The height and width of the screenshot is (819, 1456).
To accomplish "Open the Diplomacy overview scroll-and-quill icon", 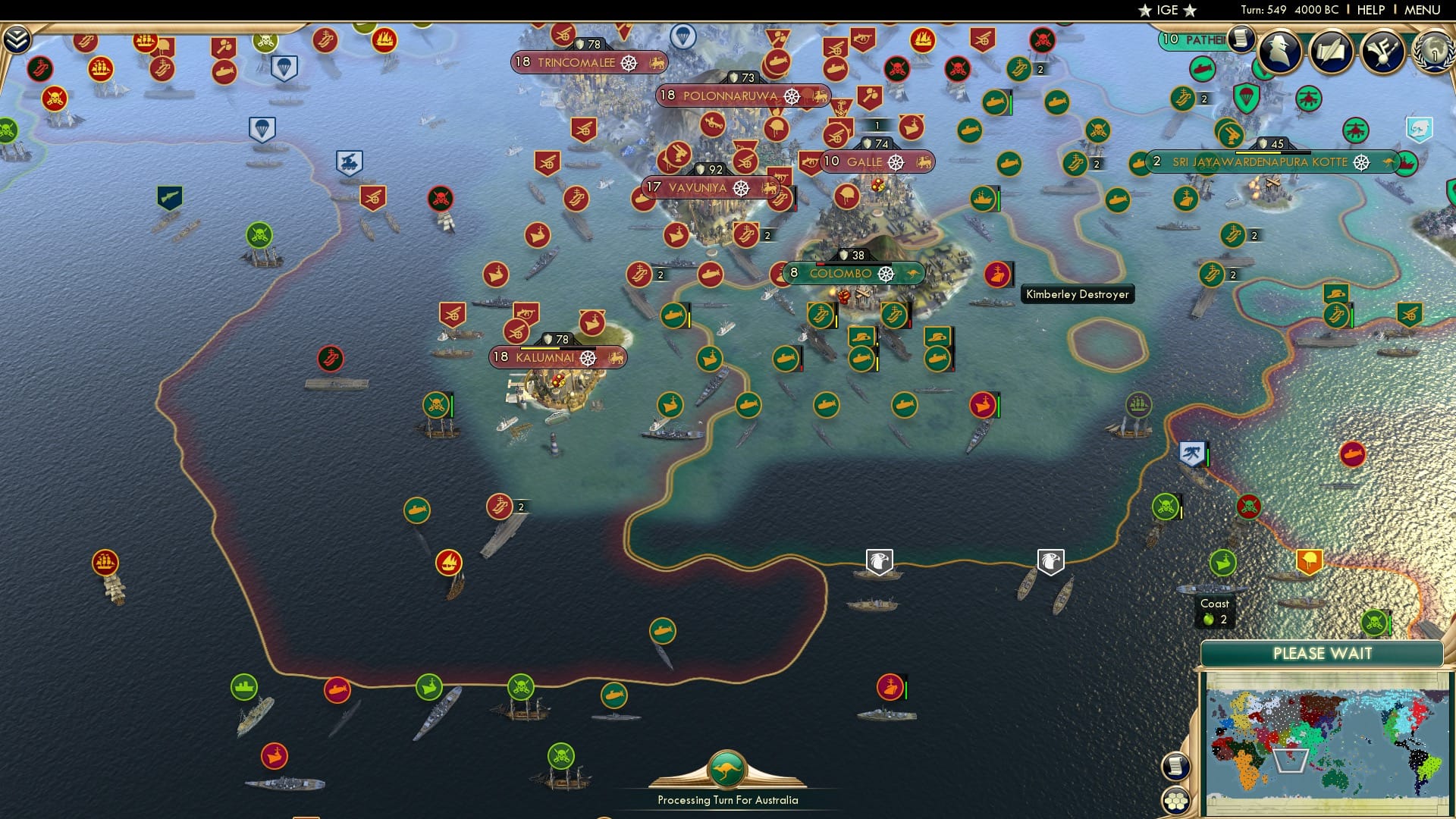I will pos(1333,53).
